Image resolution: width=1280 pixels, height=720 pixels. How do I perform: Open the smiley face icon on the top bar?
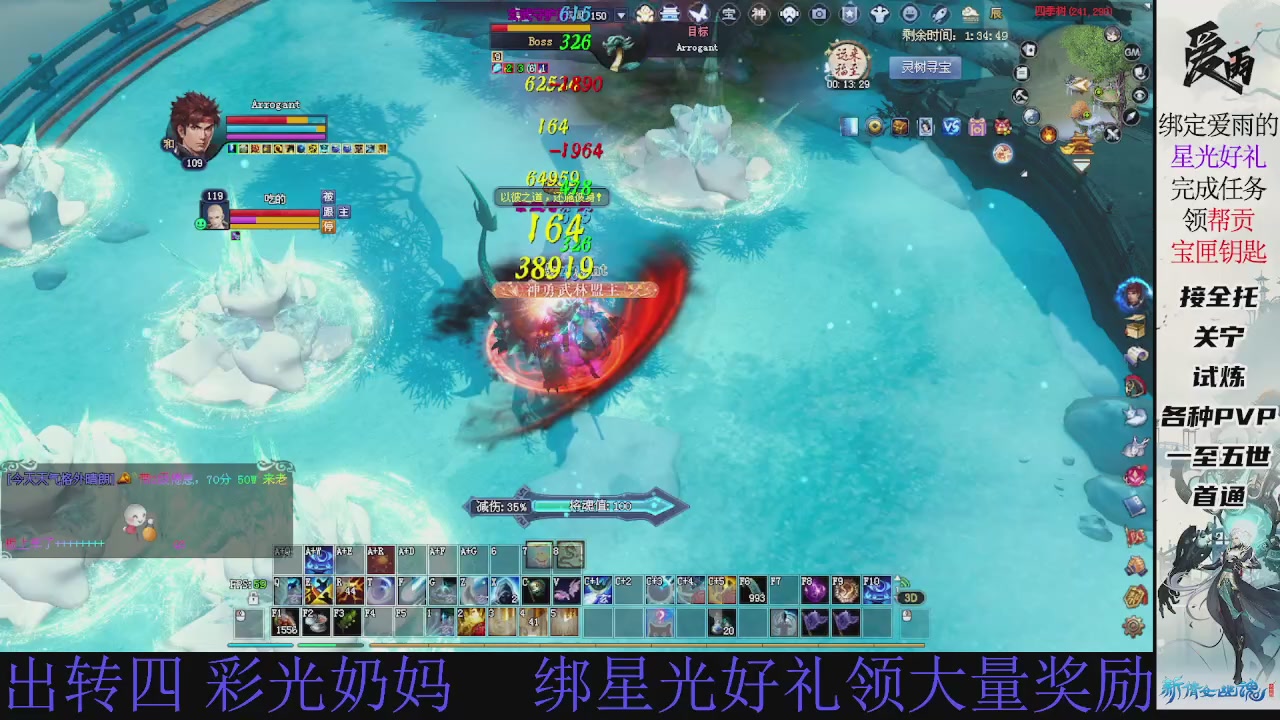(909, 13)
